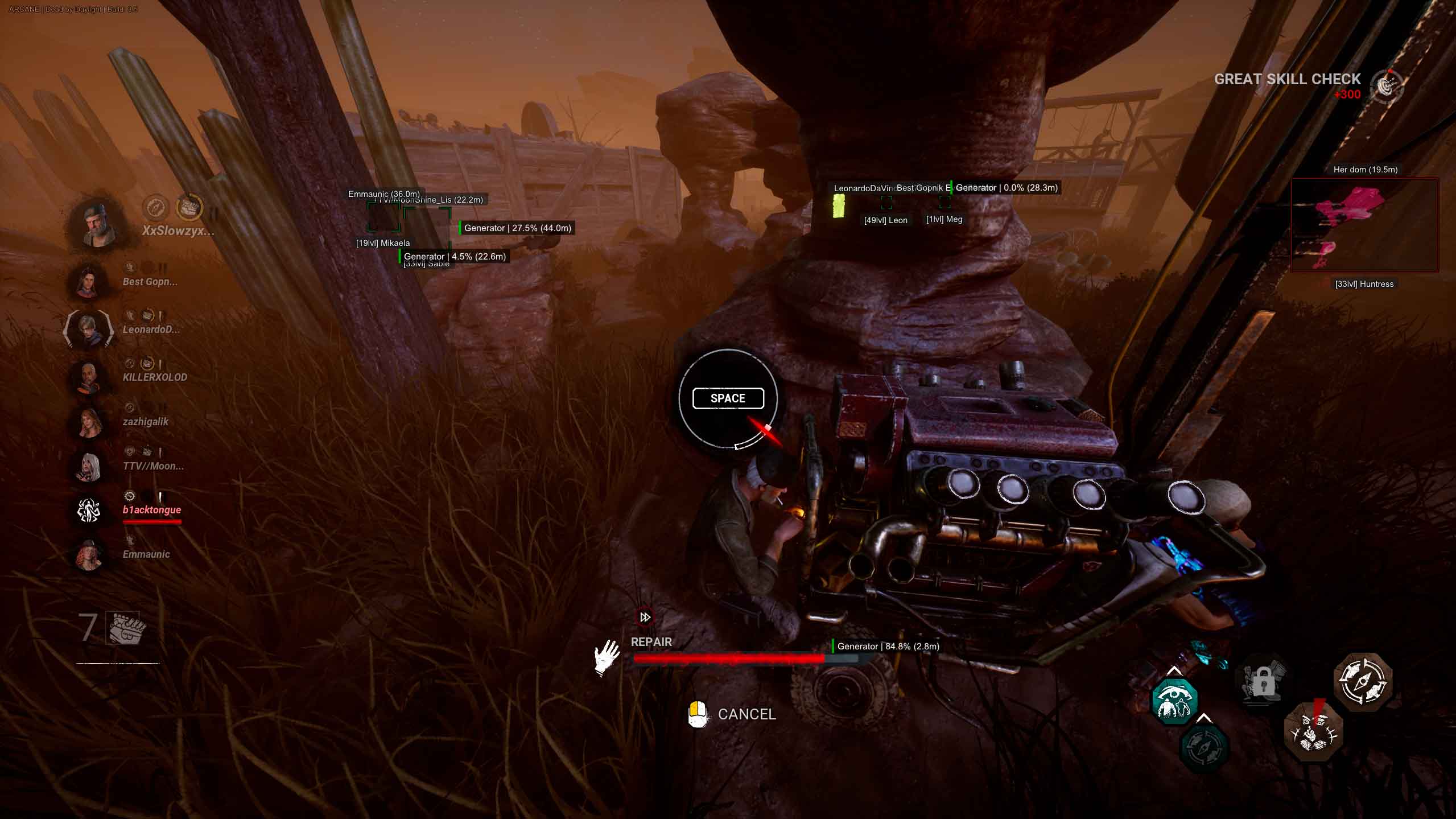1456x819 pixels.
Task: Select the locked padlock perk slot
Action: pyautogui.click(x=1263, y=681)
